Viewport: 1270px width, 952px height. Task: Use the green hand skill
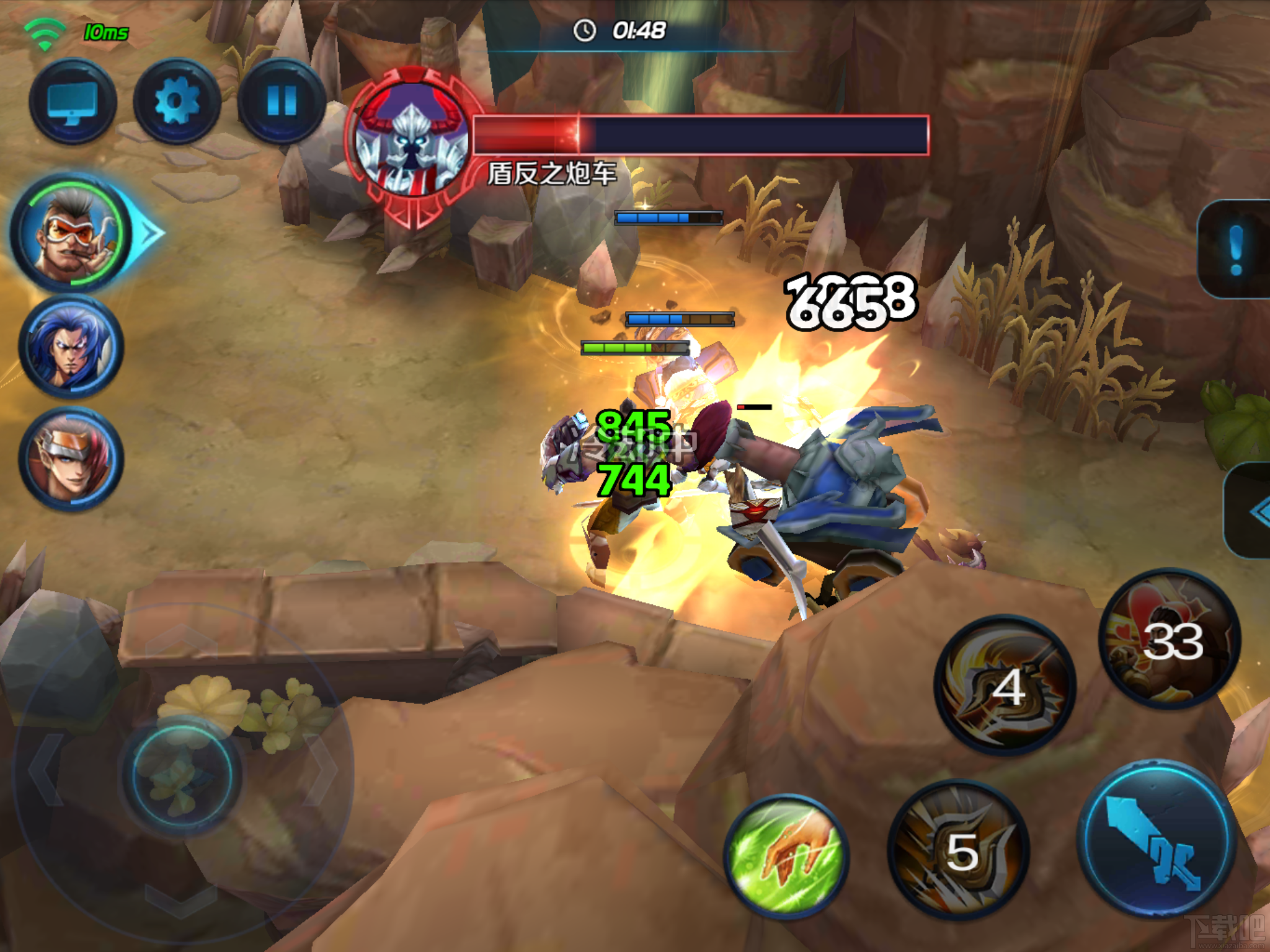(786, 857)
